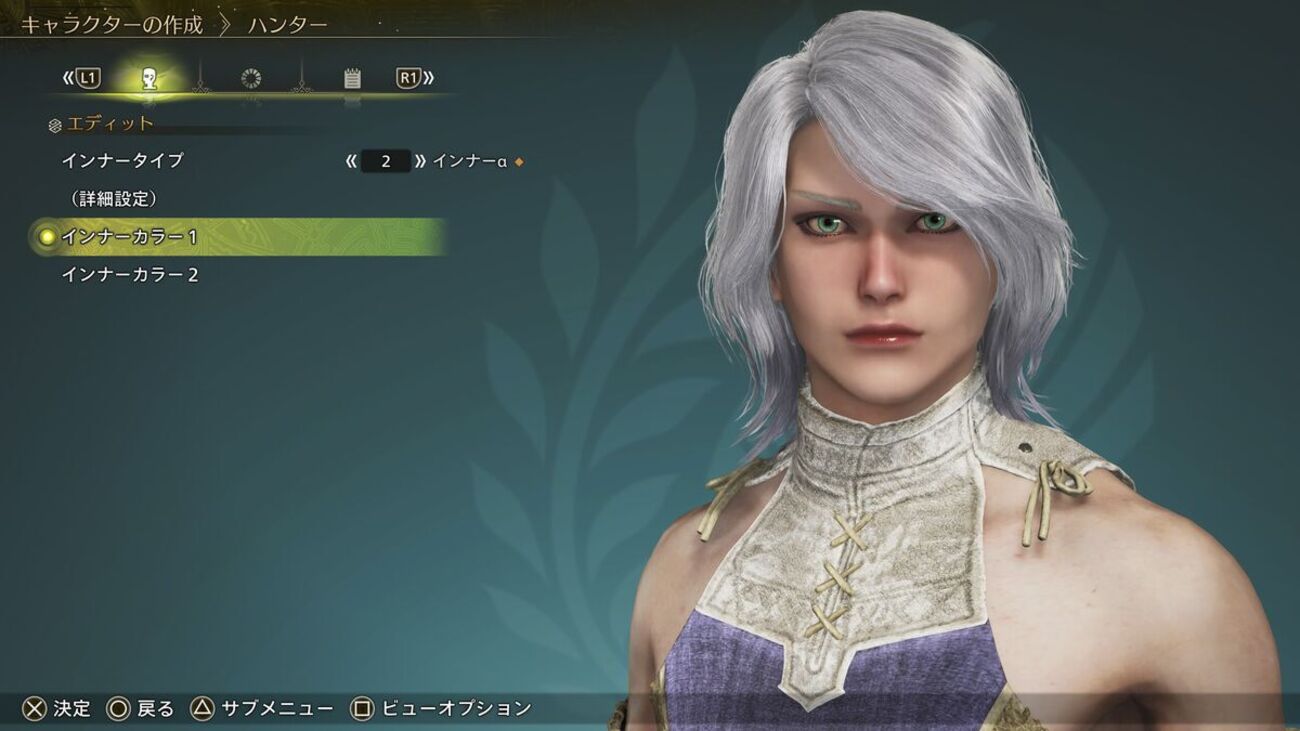Viewport: 1300px width, 731px height.
Task: Select the インナータイプ menu row
Action: [x=122, y=161]
